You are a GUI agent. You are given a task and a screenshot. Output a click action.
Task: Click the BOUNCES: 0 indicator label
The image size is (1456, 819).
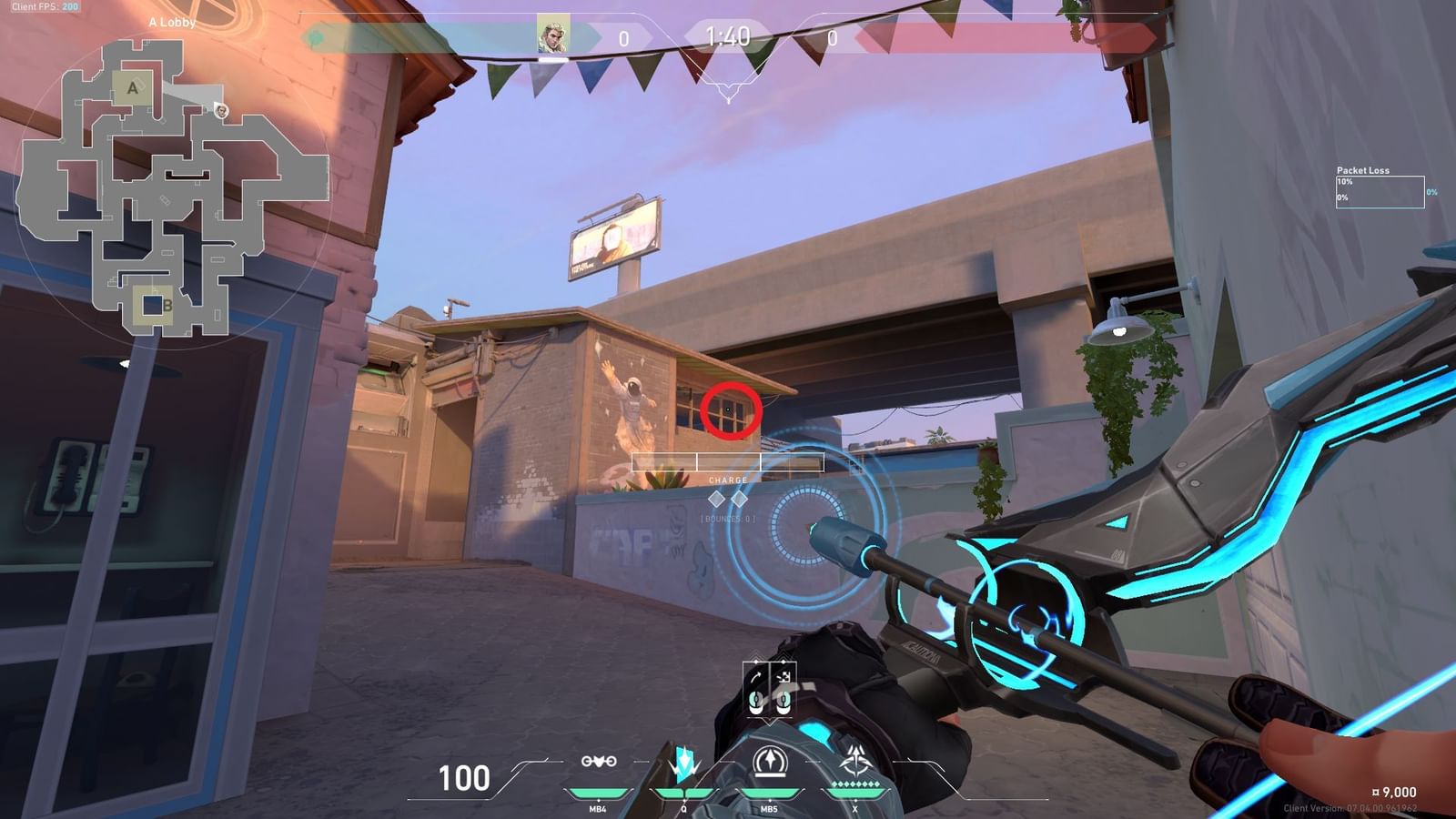click(728, 519)
